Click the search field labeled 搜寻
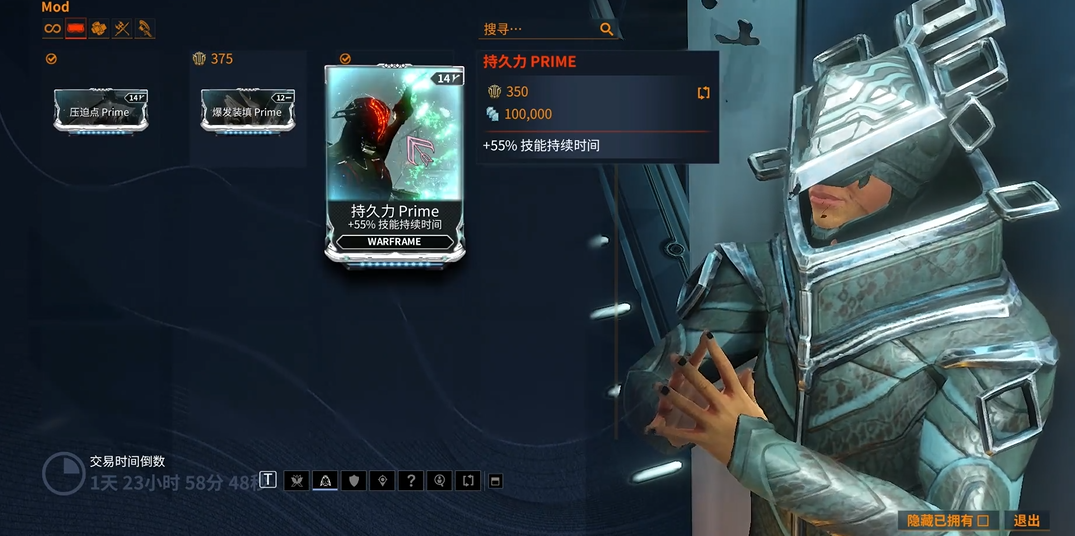This screenshot has height=536, width=1075. click(x=540, y=30)
